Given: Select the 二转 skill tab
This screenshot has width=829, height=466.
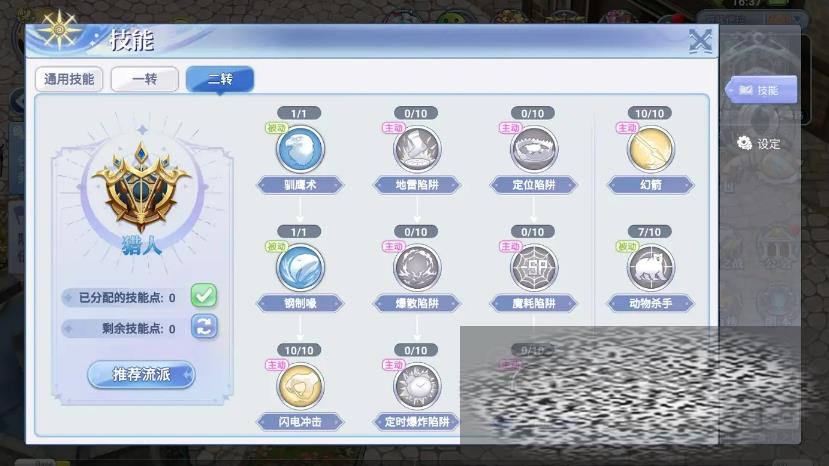Looking at the screenshot, I should (x=220, y=79).
